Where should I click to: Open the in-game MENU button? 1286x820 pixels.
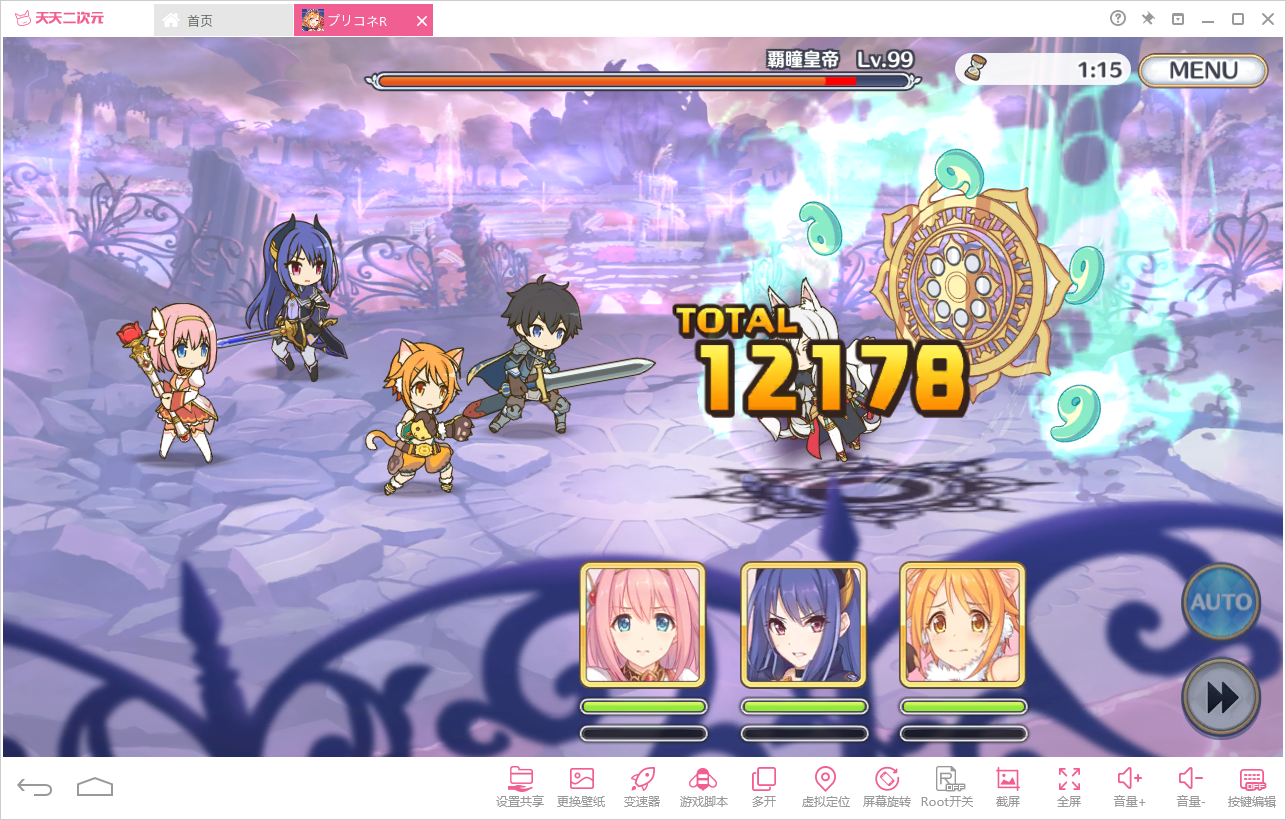pyautogui.click(x=1203, y=70)
